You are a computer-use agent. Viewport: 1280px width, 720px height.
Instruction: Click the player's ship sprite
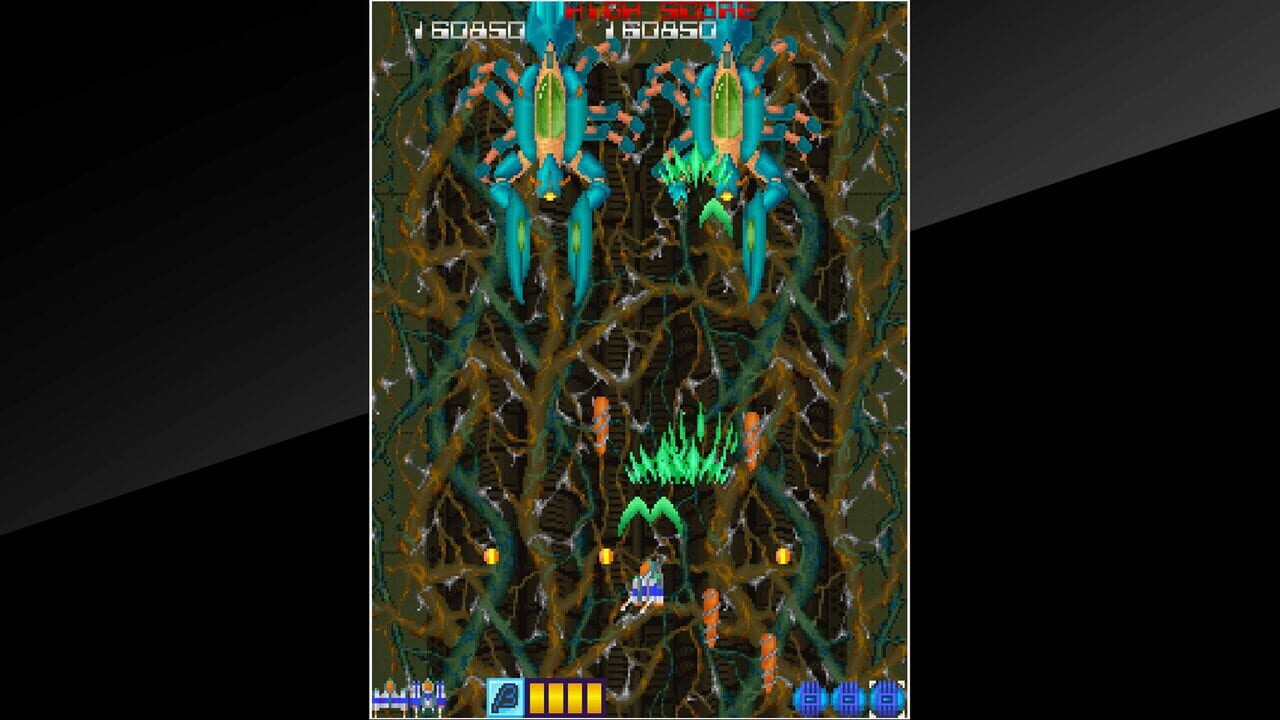click(x=648, y=588)
